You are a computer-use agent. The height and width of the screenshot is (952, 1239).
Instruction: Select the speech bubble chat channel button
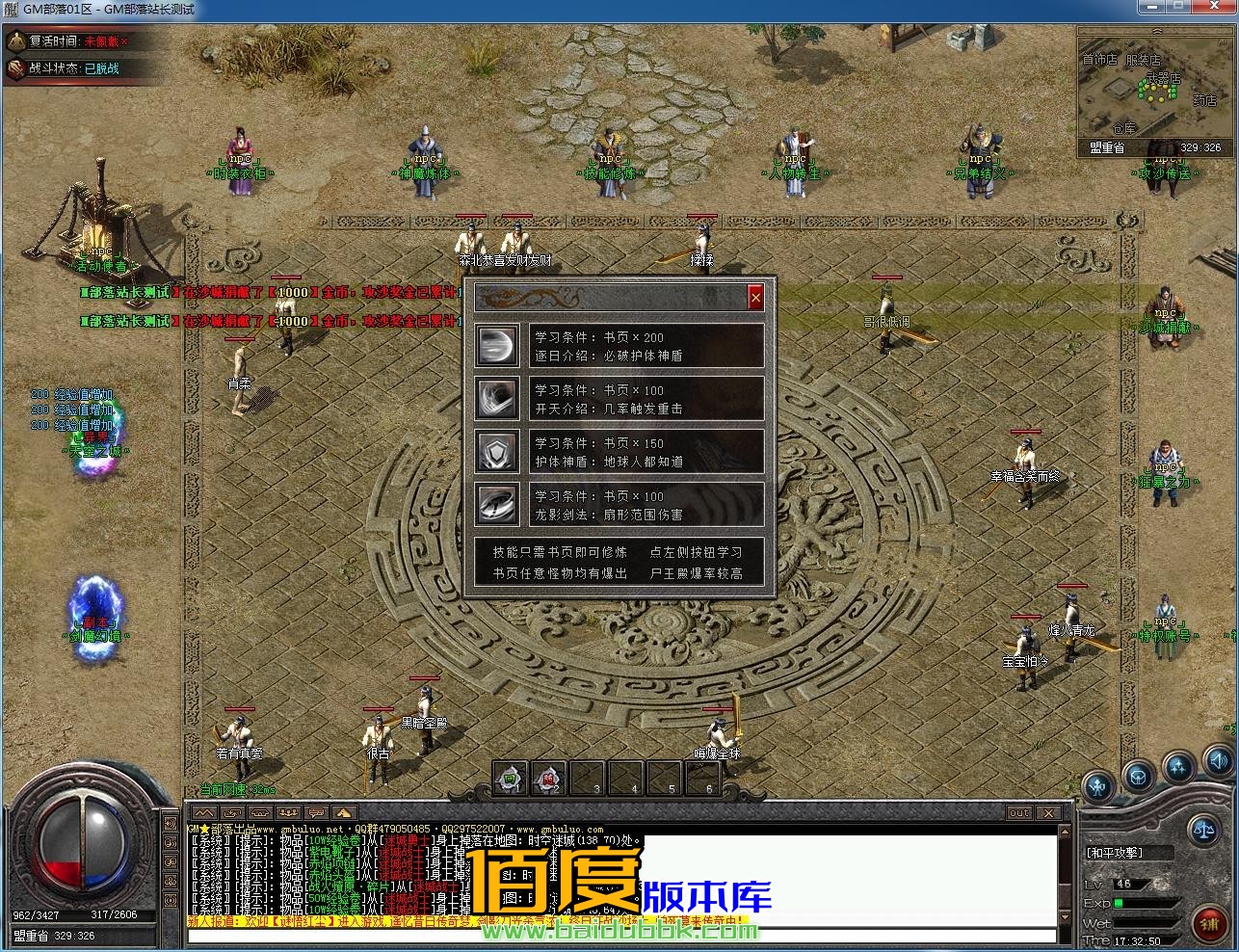pyautogui.click(x=317, y=813)
